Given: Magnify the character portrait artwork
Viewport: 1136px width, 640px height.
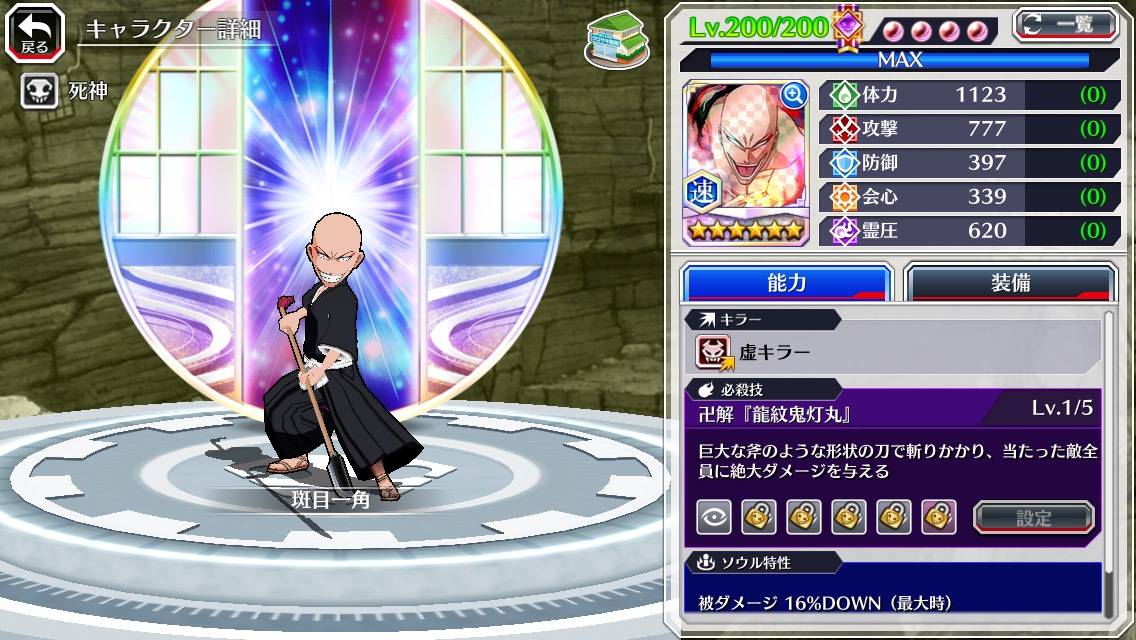Looking at the screenshot, I should pyautogui.click(x=794, y=95).
